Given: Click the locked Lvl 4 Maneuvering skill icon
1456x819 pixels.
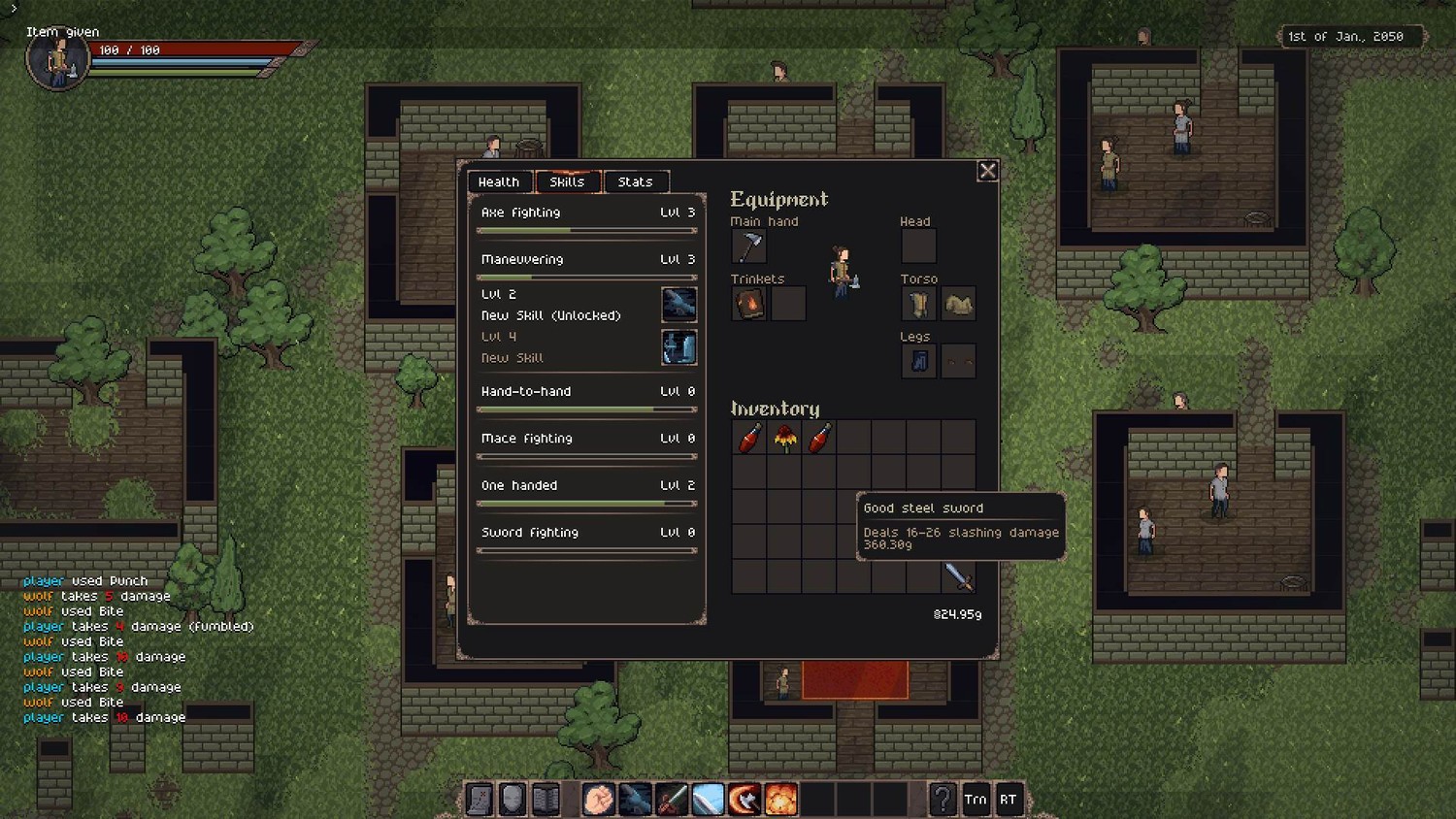Looking at the screenshot, I should coord(678,346).
